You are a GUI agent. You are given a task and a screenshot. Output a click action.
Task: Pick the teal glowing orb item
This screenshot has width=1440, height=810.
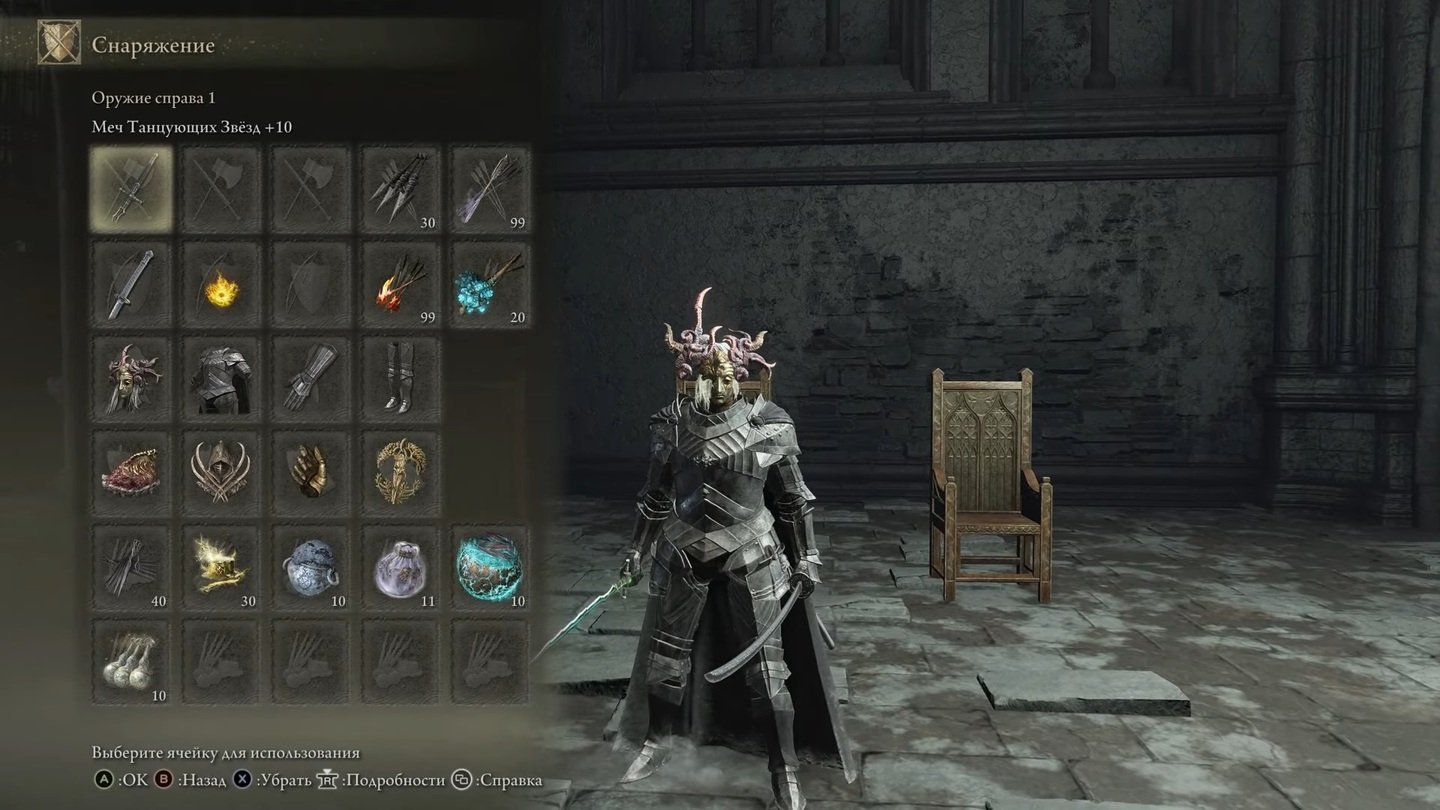pyautogui.click(x=490, y=567)
